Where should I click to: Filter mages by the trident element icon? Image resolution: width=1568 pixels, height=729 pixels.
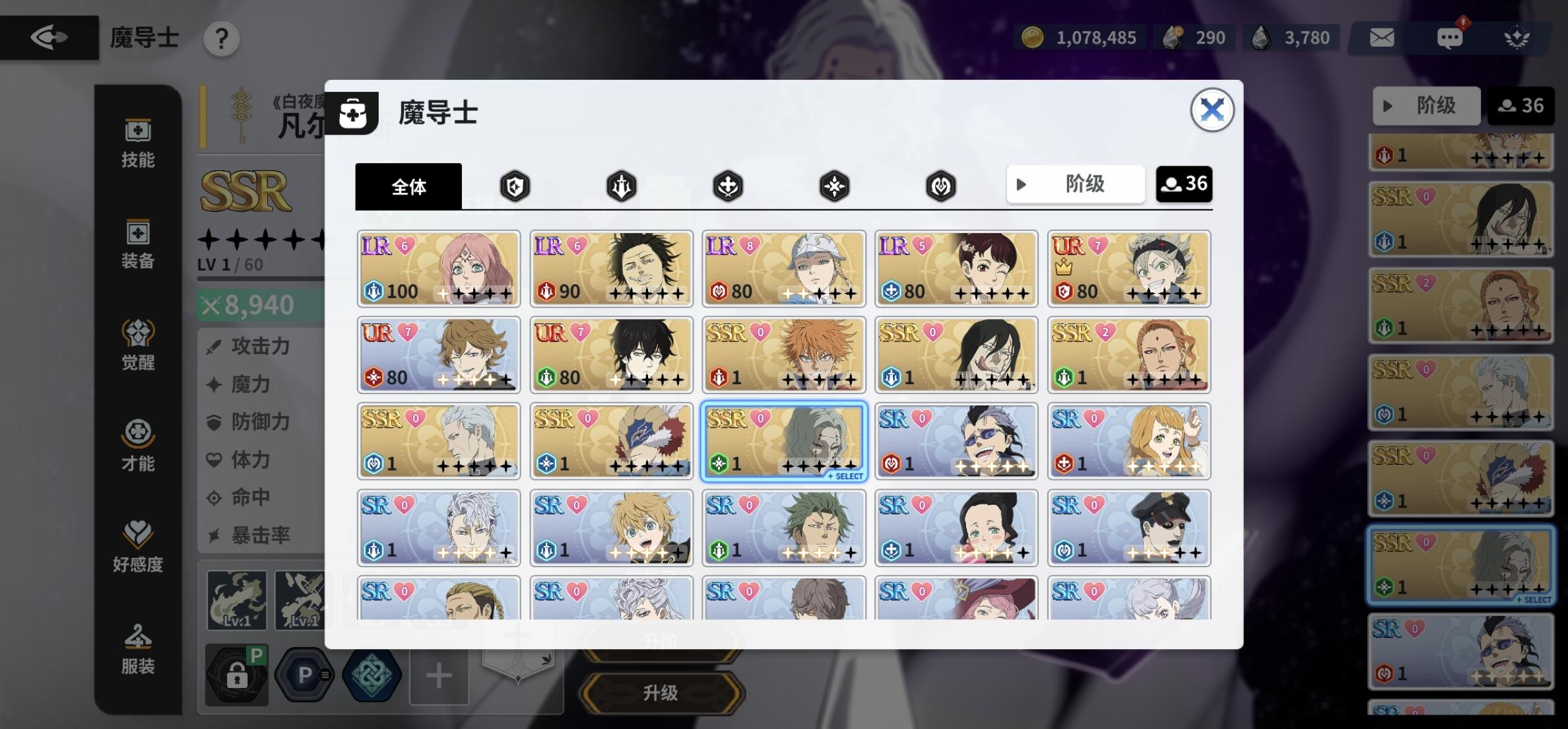click(x=621, y=186)
